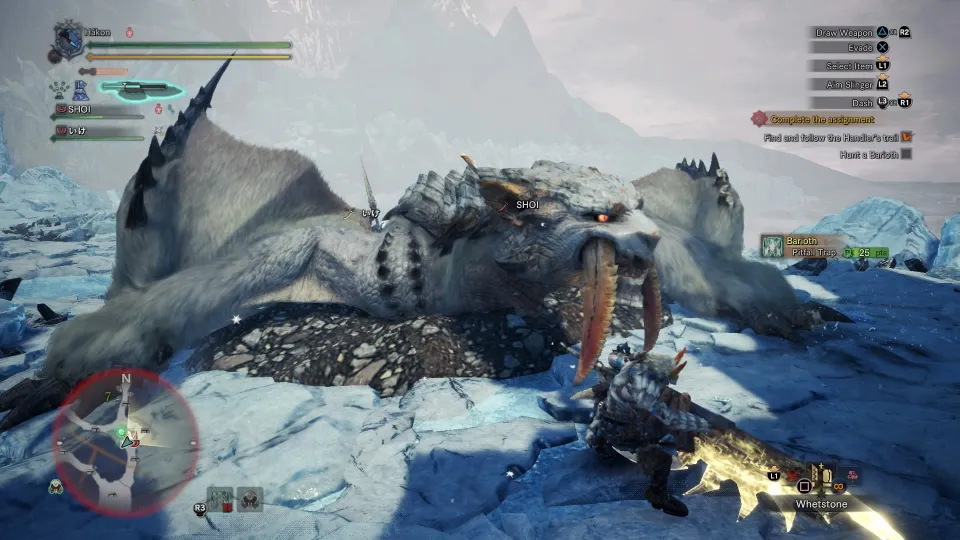This screenshot has width=960, height=540.
Task: Click the scoutfly cluster icon
Action: (x=61, y=89)
